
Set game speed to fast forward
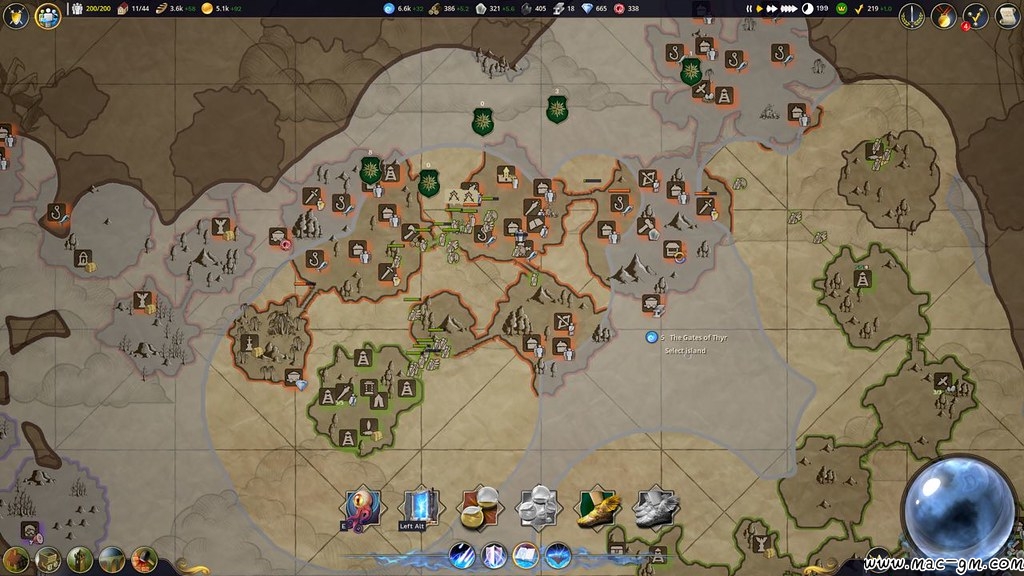771,9
